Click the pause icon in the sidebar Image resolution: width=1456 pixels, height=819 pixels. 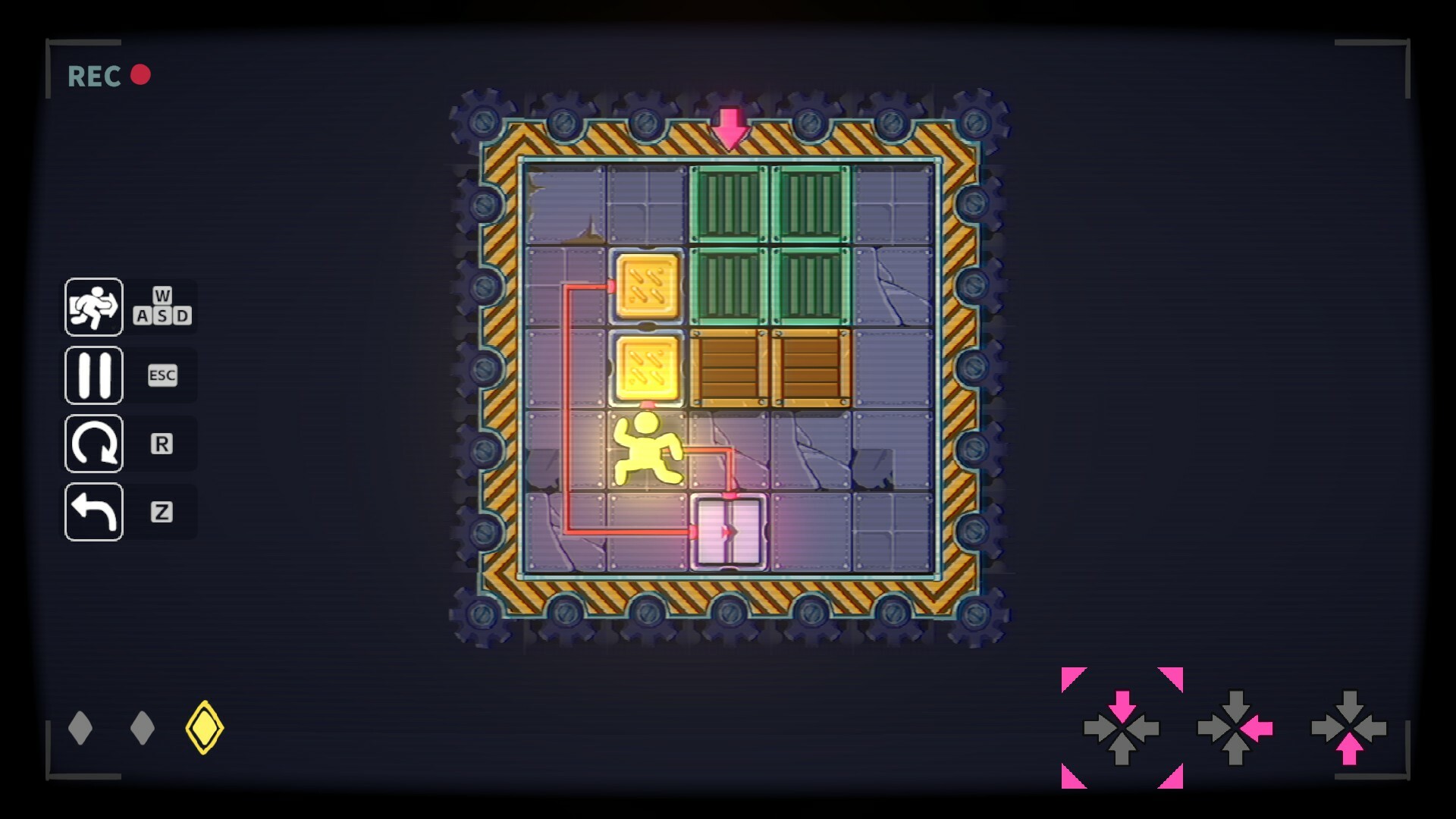(93, 375)
